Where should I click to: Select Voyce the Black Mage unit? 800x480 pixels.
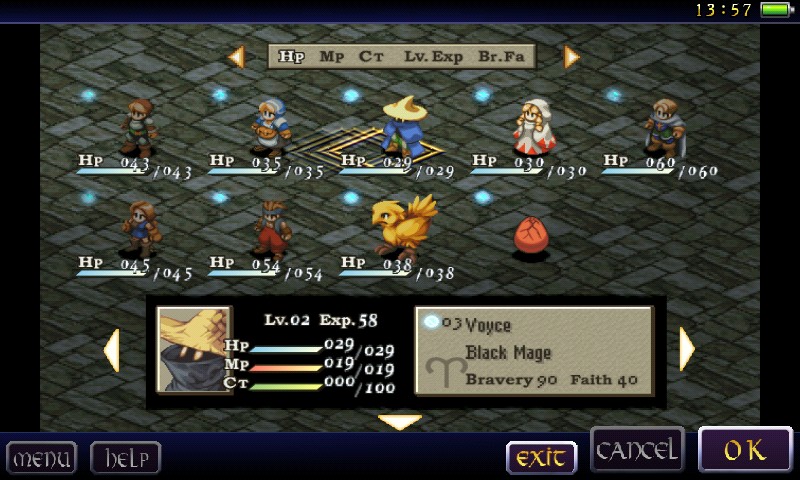pos(403,127)
